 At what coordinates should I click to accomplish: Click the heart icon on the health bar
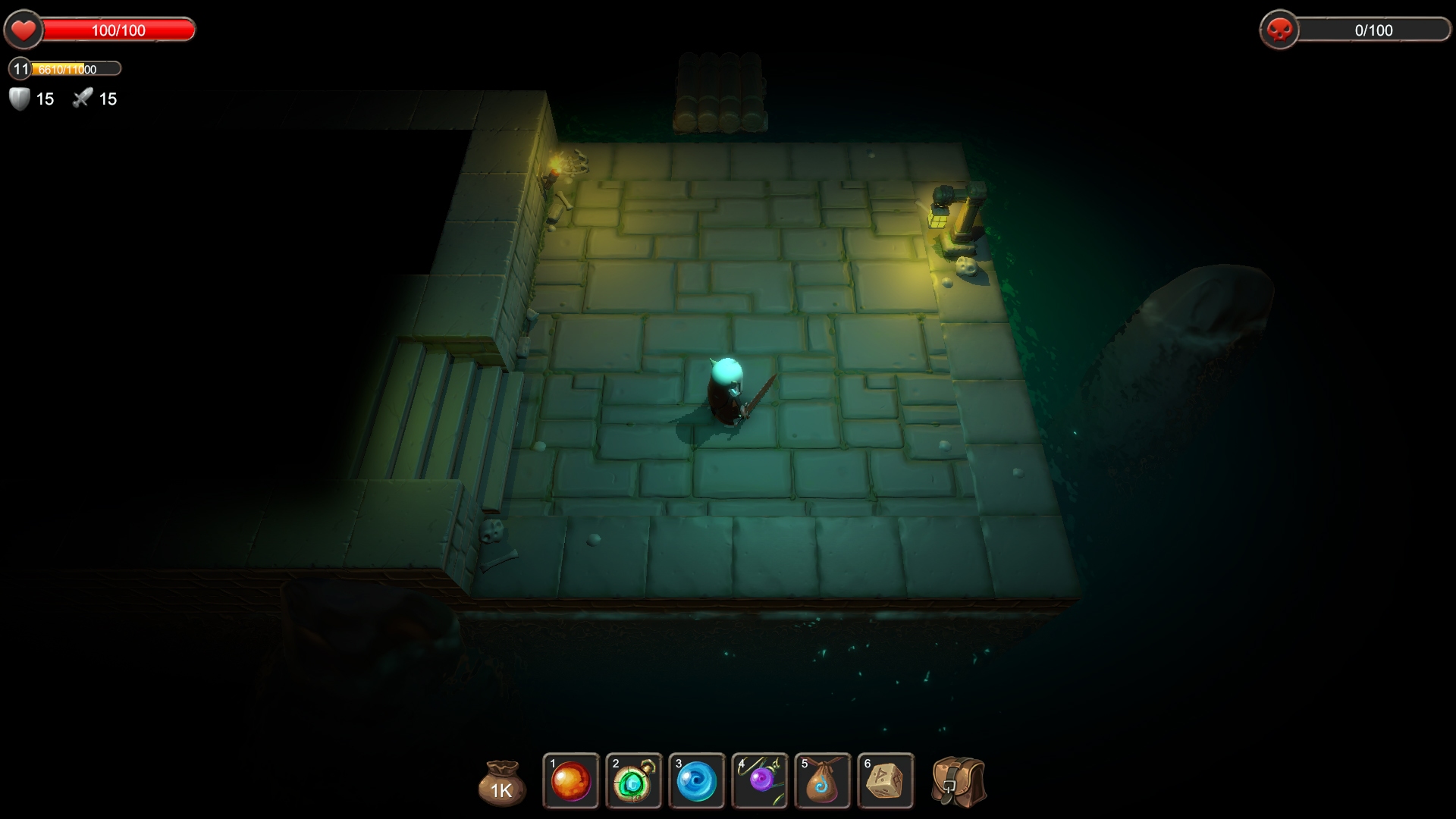pyautogui.click(x=24, y=30)
